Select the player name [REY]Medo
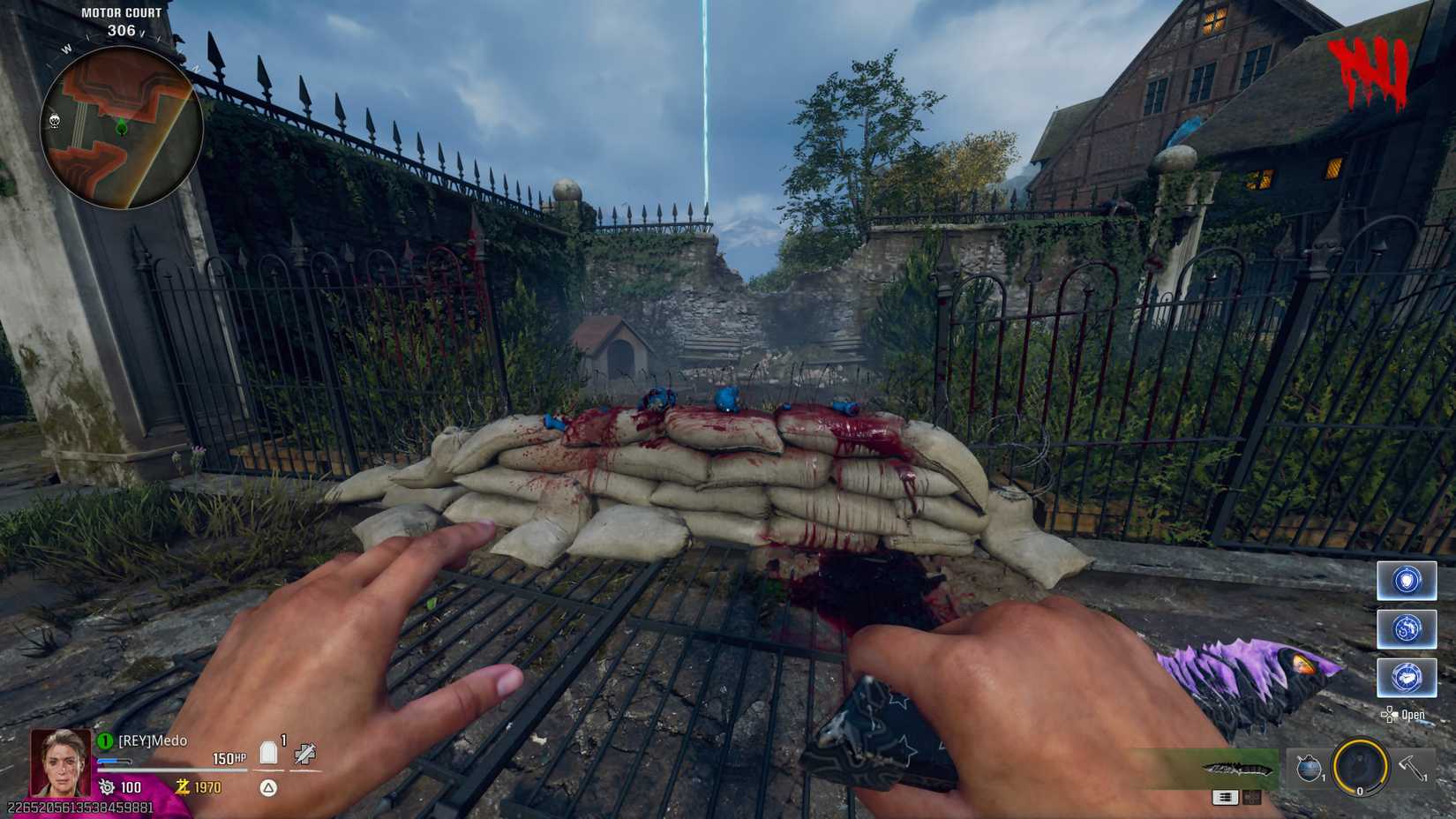Image resolution: width=1456 pixels, height=819 pixels. [152, 740]
